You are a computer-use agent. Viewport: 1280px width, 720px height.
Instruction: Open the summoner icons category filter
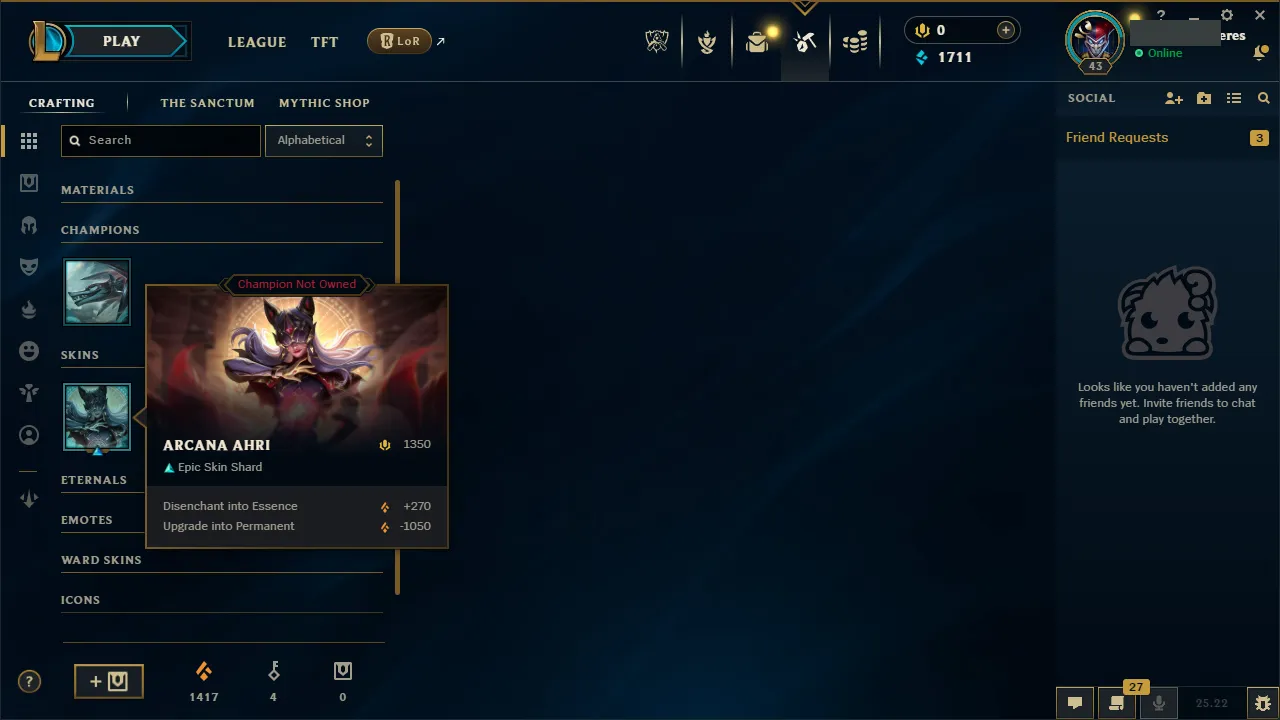(29, 434)
